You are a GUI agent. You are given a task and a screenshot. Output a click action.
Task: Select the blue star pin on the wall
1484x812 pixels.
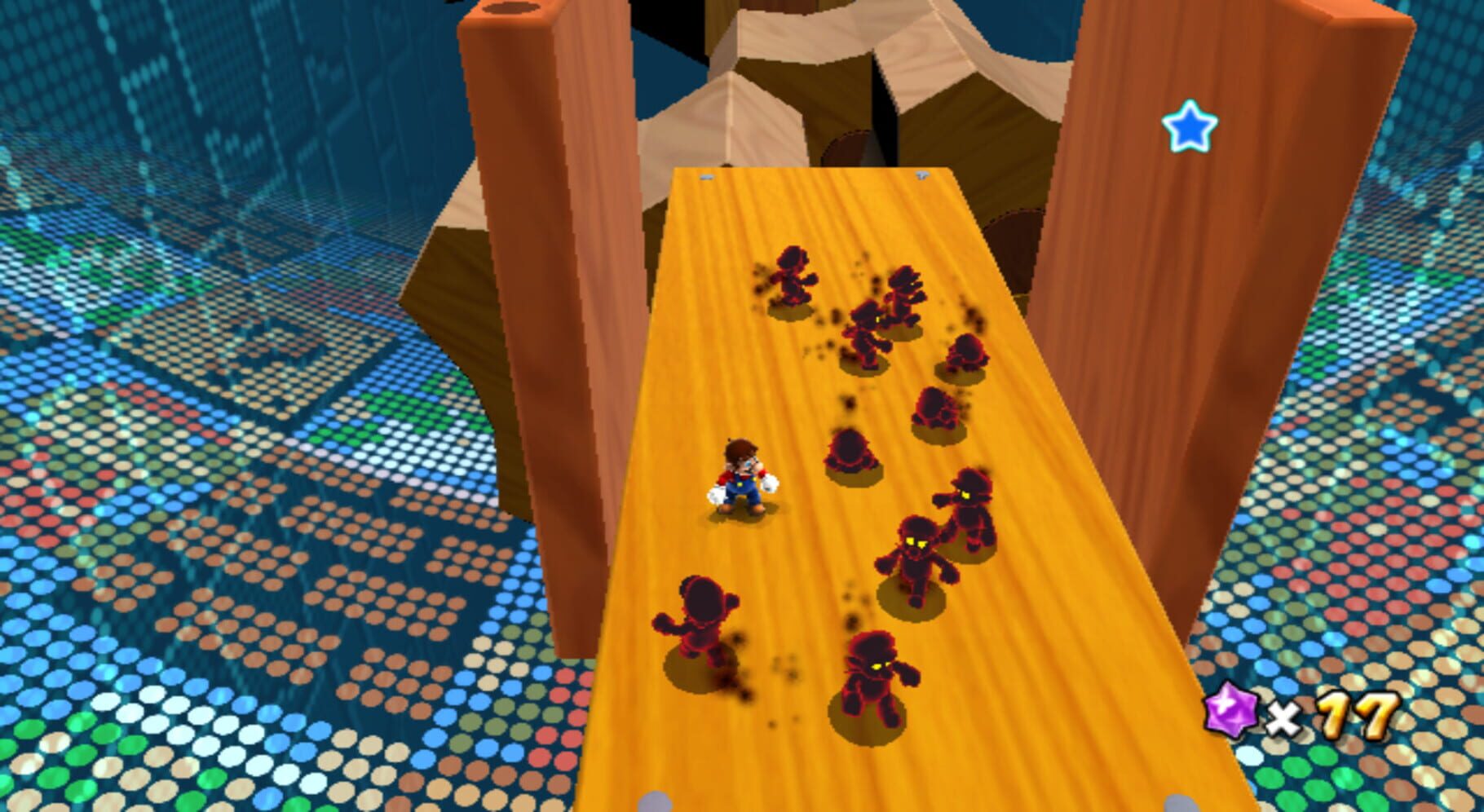(x=1191, y=126)
